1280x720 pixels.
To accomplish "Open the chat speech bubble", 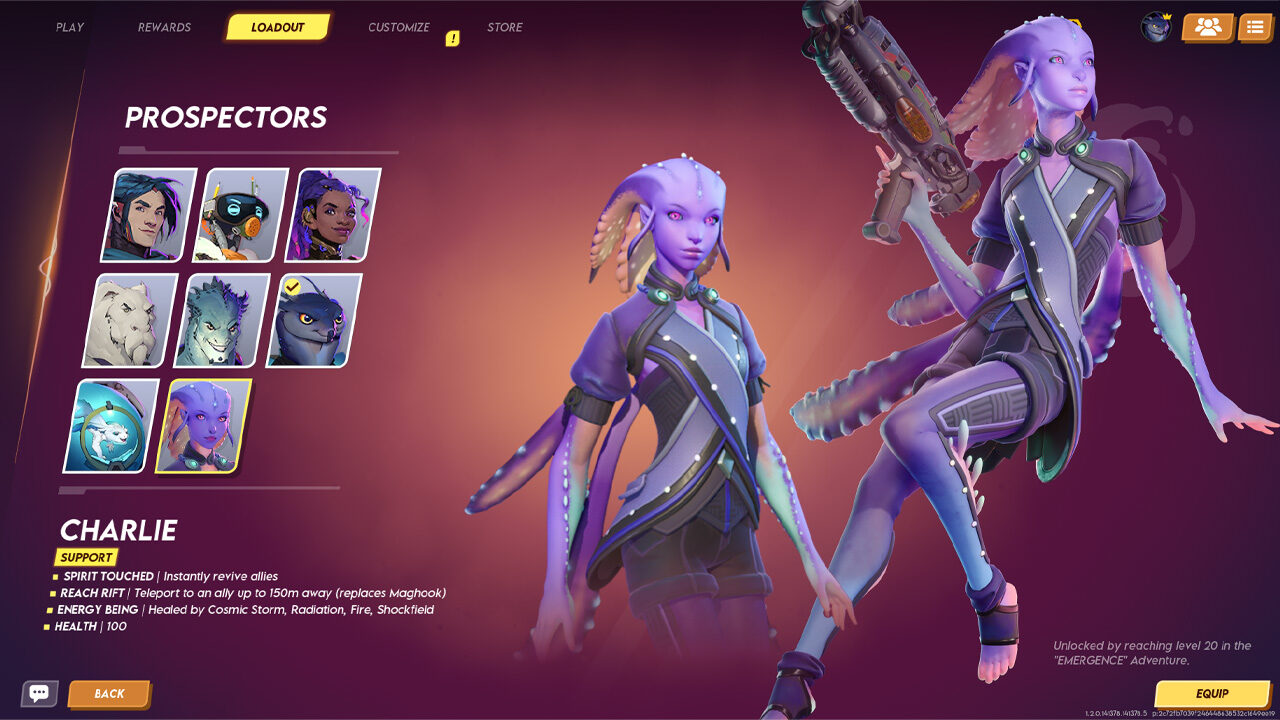I will (x=40, y=693).
